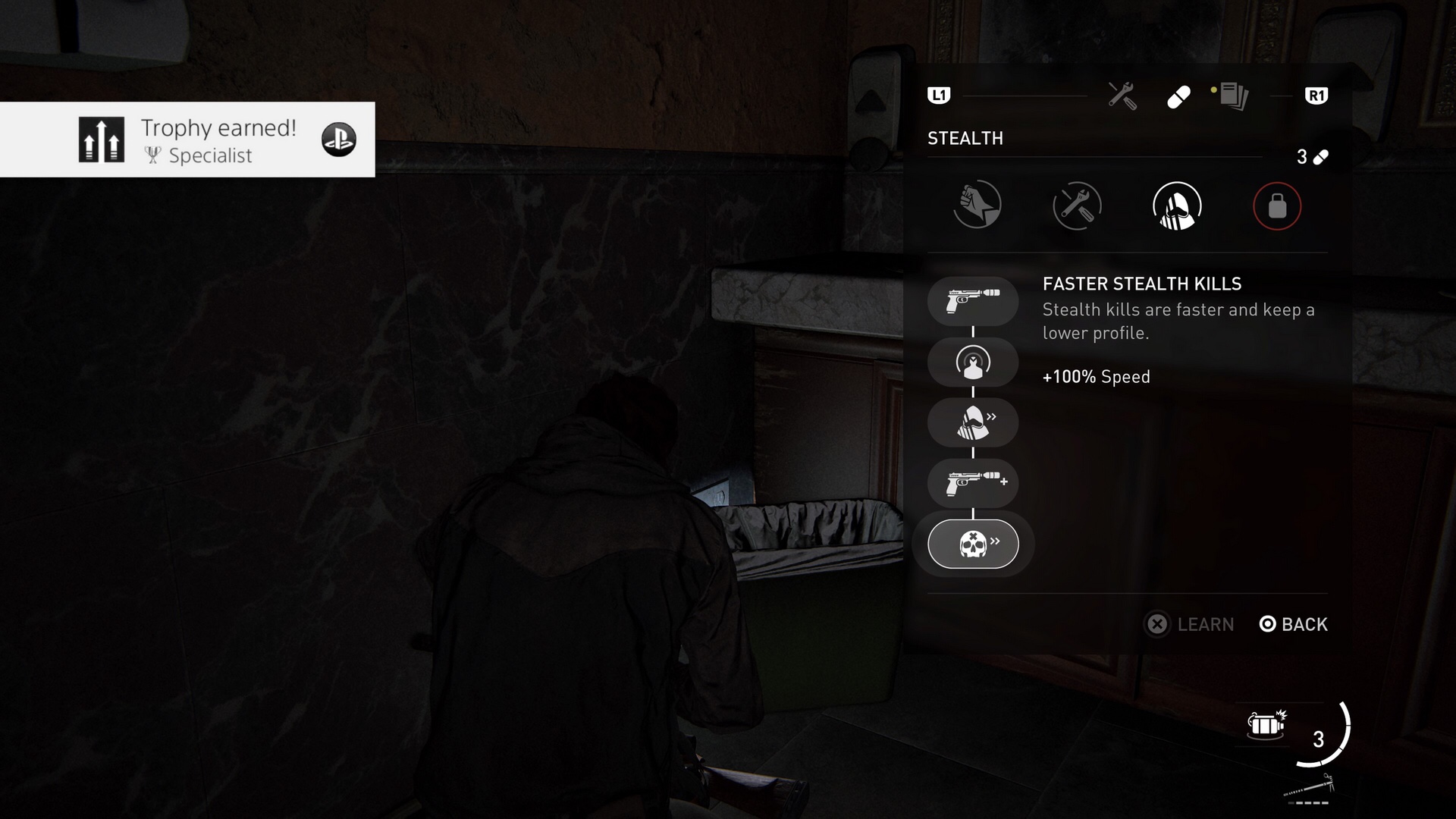Select the hooded figure stealth branch
The image size is (1456, 819).
tap(1177, 206)
